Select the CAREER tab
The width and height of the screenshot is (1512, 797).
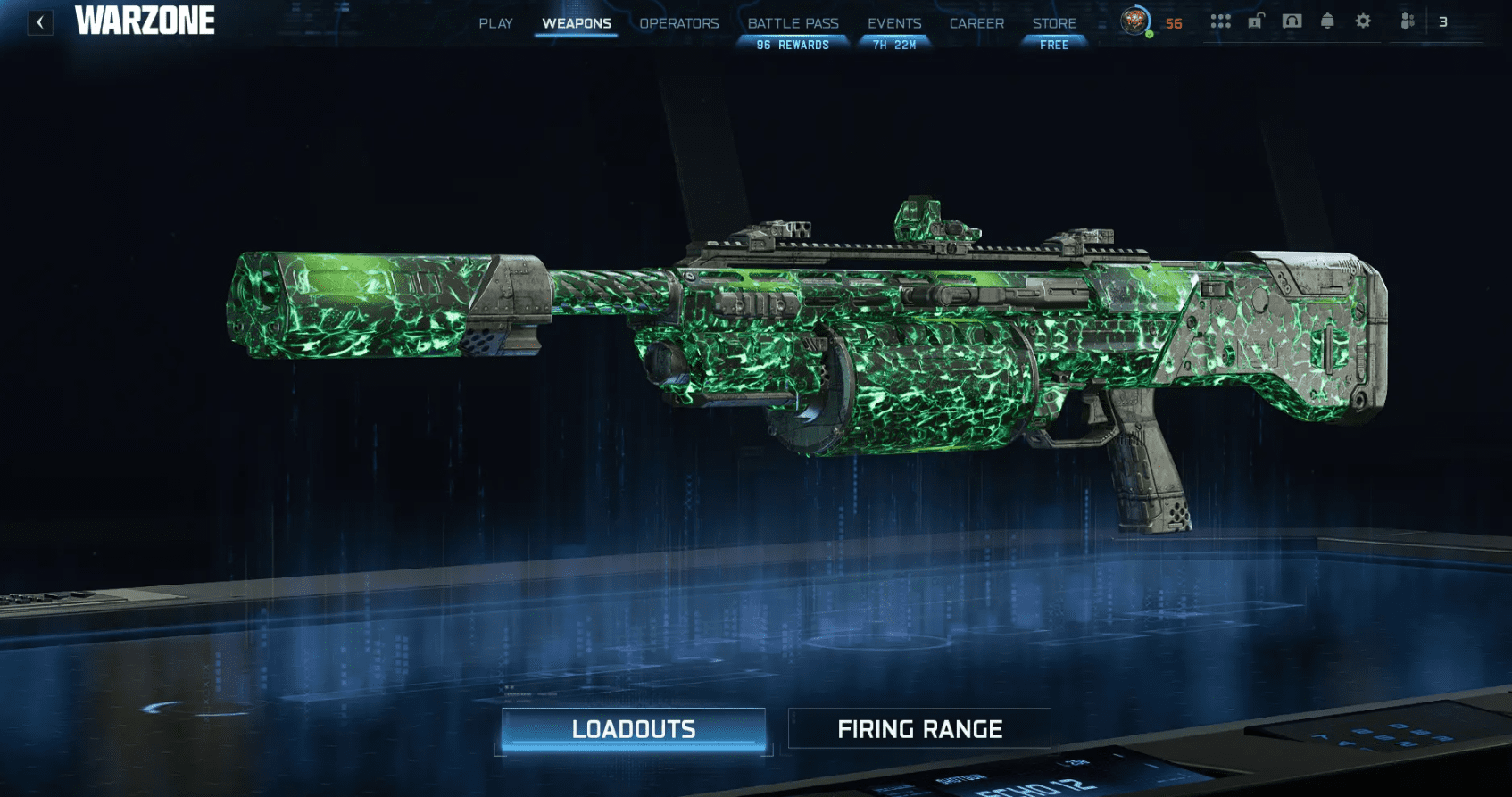976,24
